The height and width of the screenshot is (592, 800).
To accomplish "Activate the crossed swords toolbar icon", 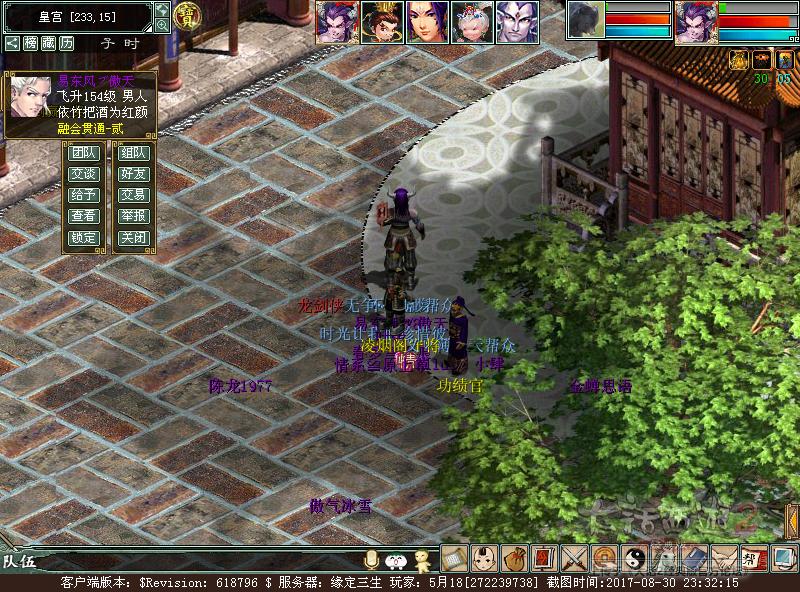I will 575,558.
